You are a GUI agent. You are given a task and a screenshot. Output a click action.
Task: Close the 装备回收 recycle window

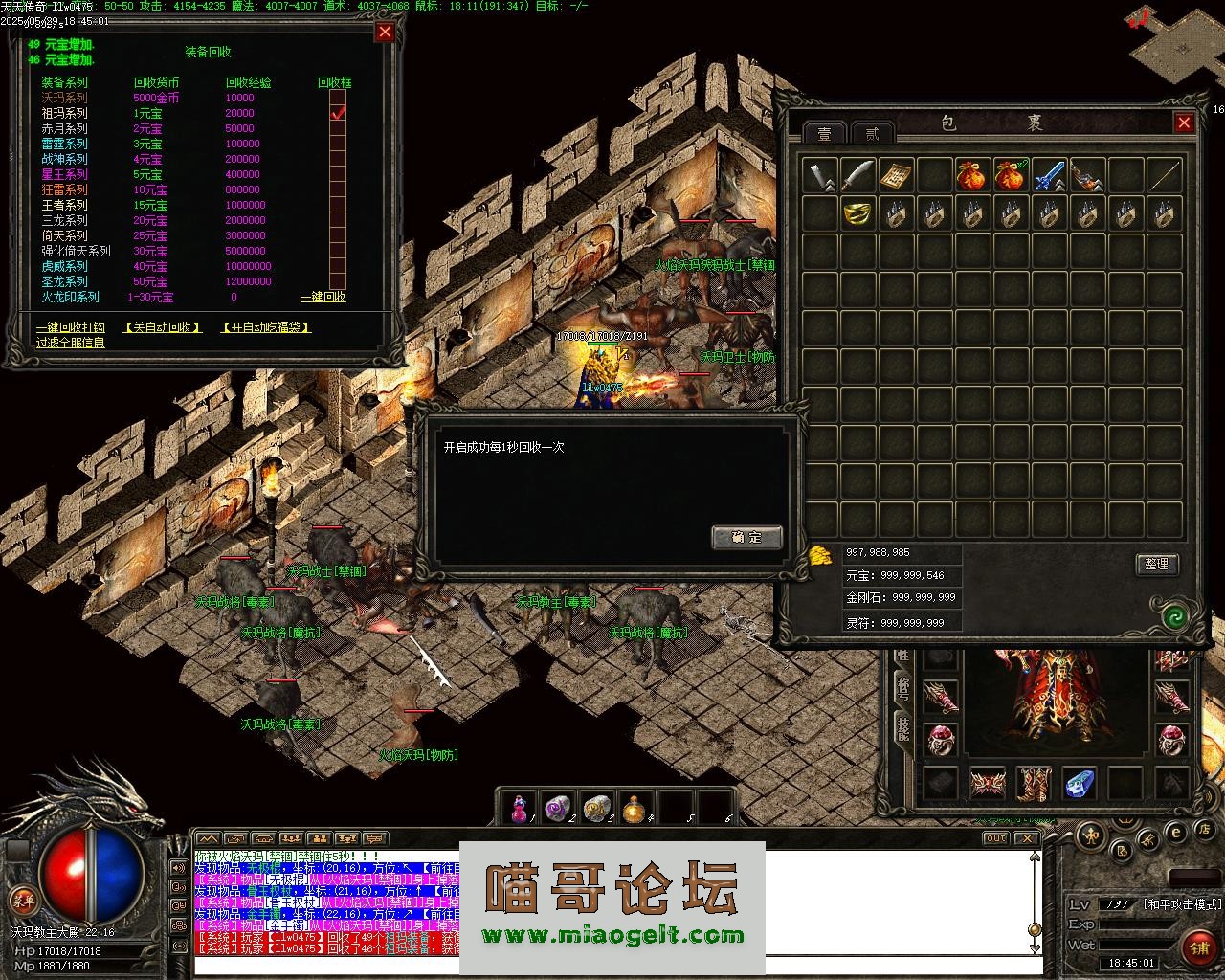click(385, 33)
